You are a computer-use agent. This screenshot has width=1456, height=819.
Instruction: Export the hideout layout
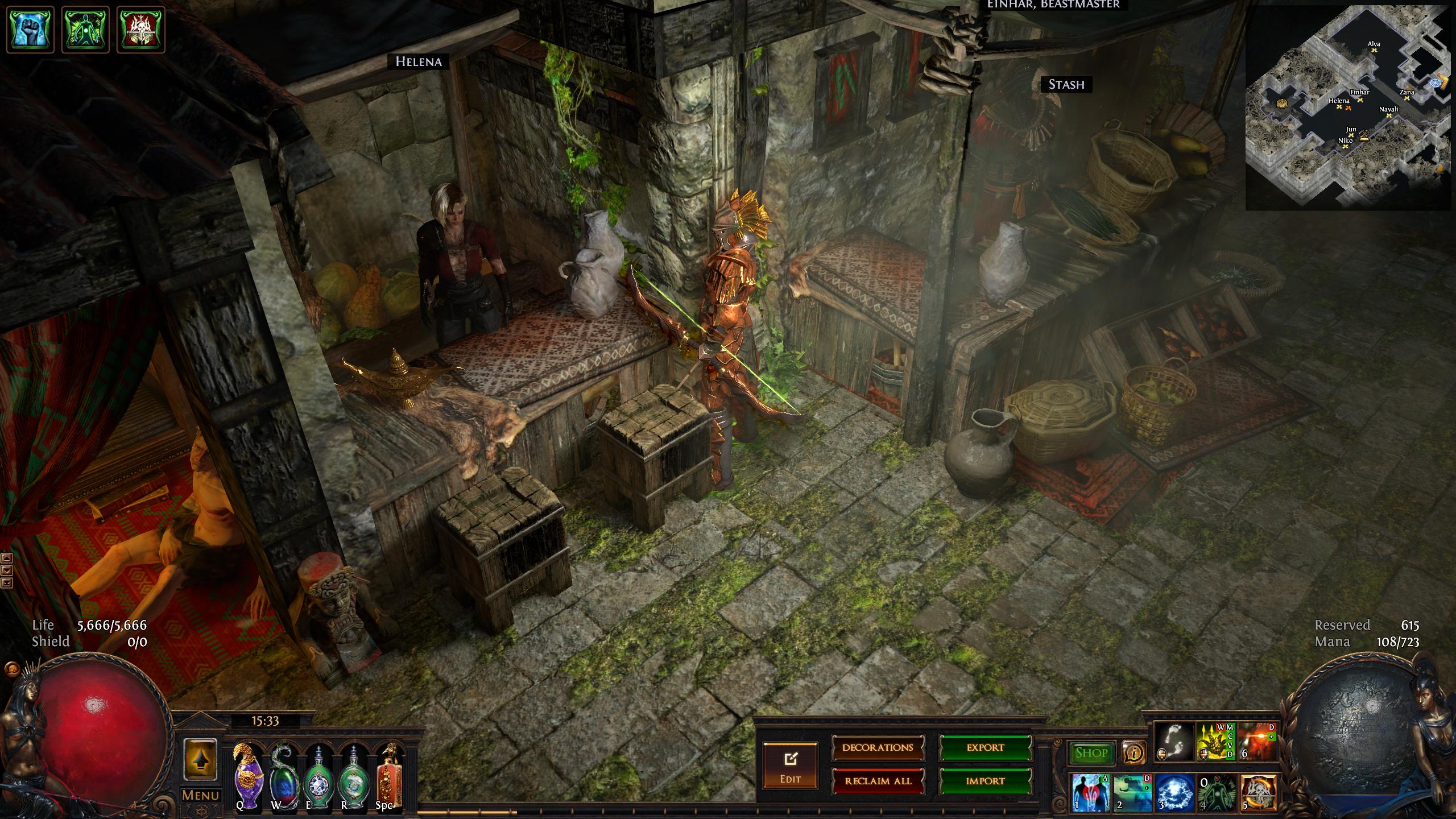coord(985,747)
